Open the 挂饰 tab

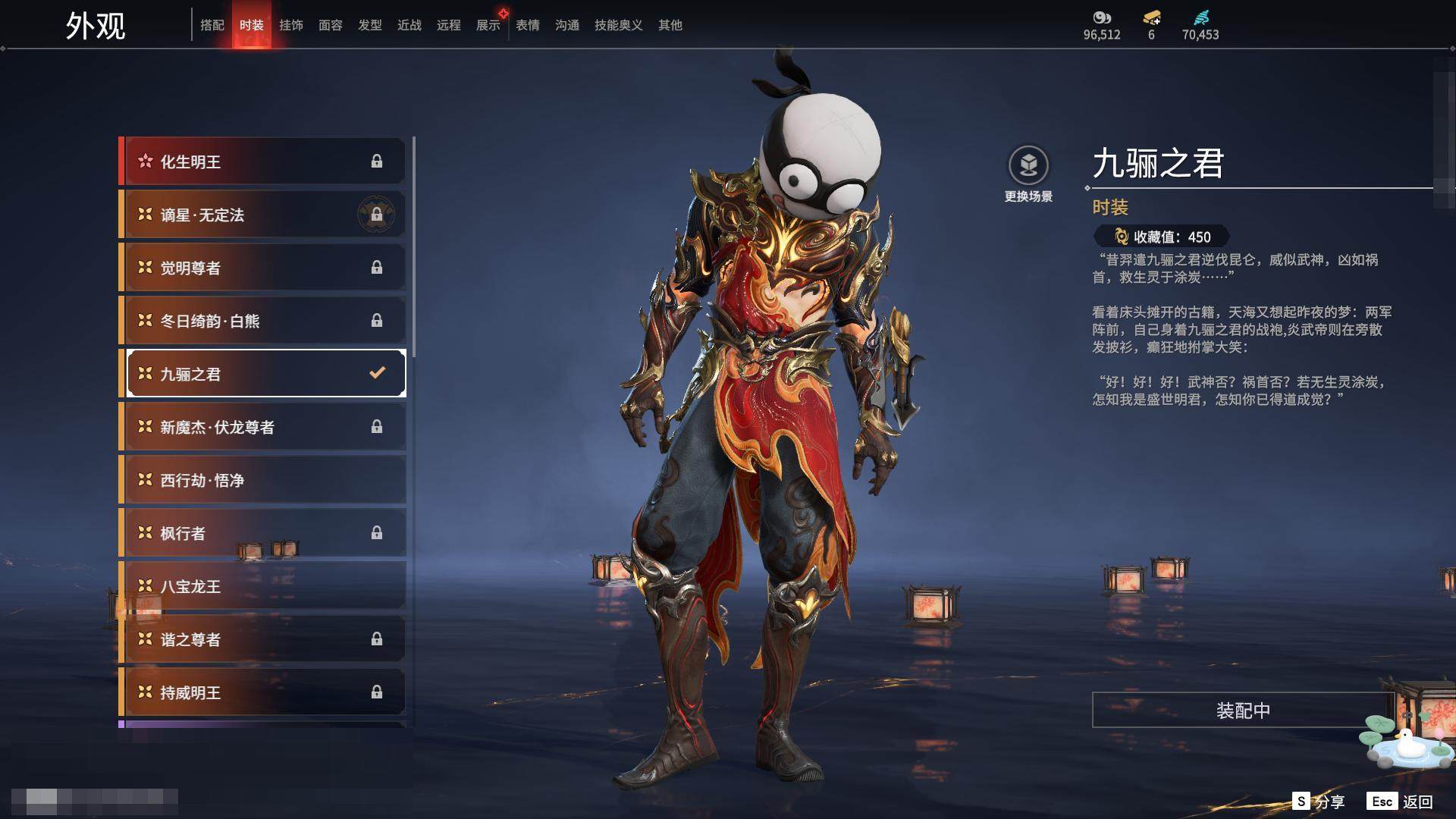291,25
